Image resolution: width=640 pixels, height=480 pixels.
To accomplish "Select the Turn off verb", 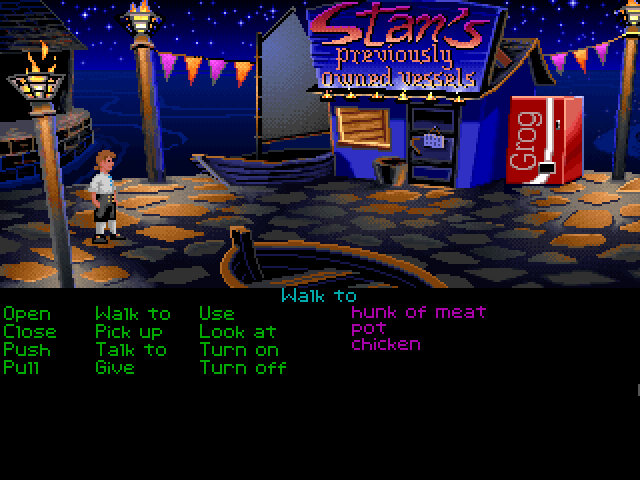I will [243, 367].
